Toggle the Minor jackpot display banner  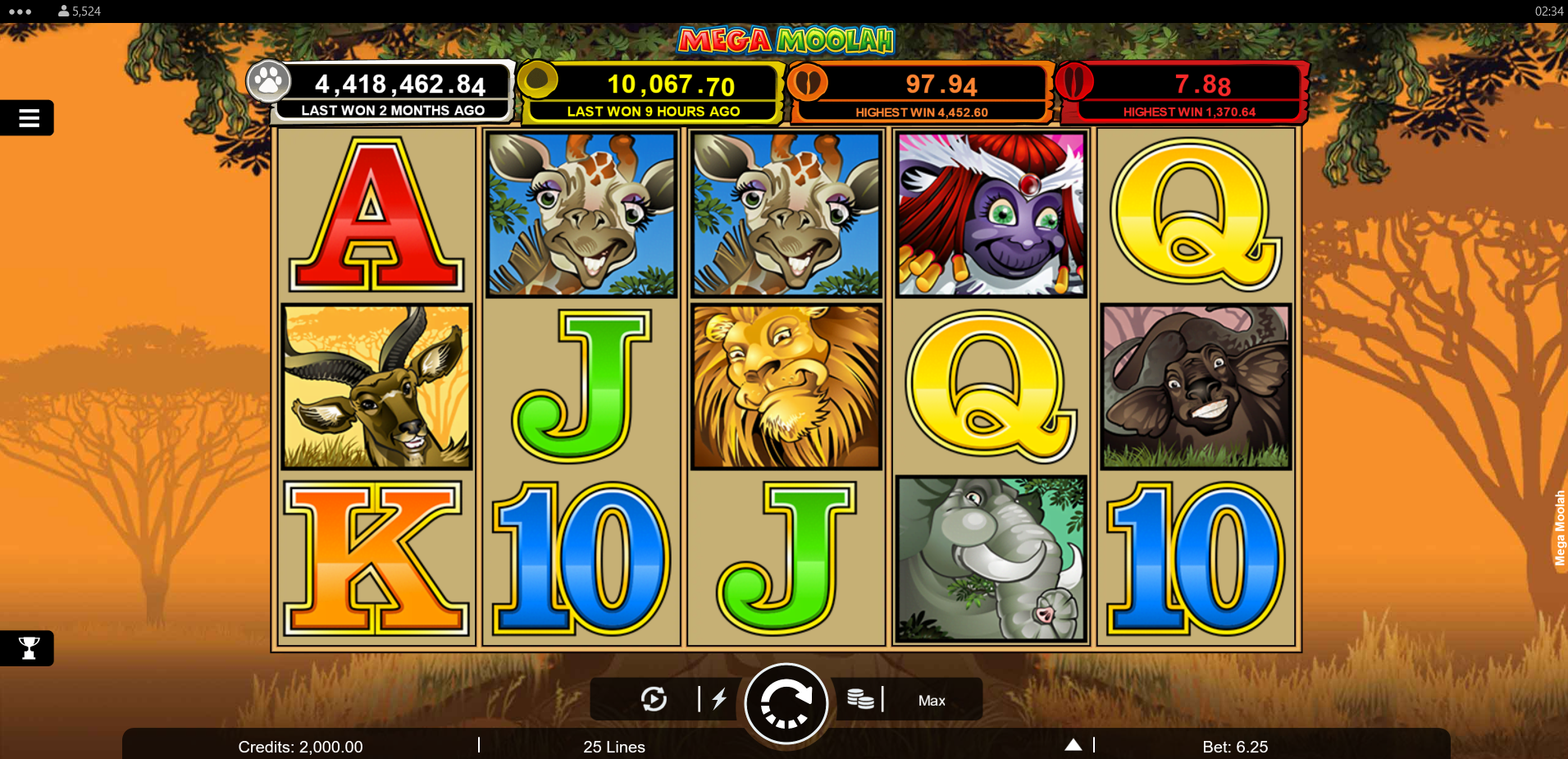[917, 90]
